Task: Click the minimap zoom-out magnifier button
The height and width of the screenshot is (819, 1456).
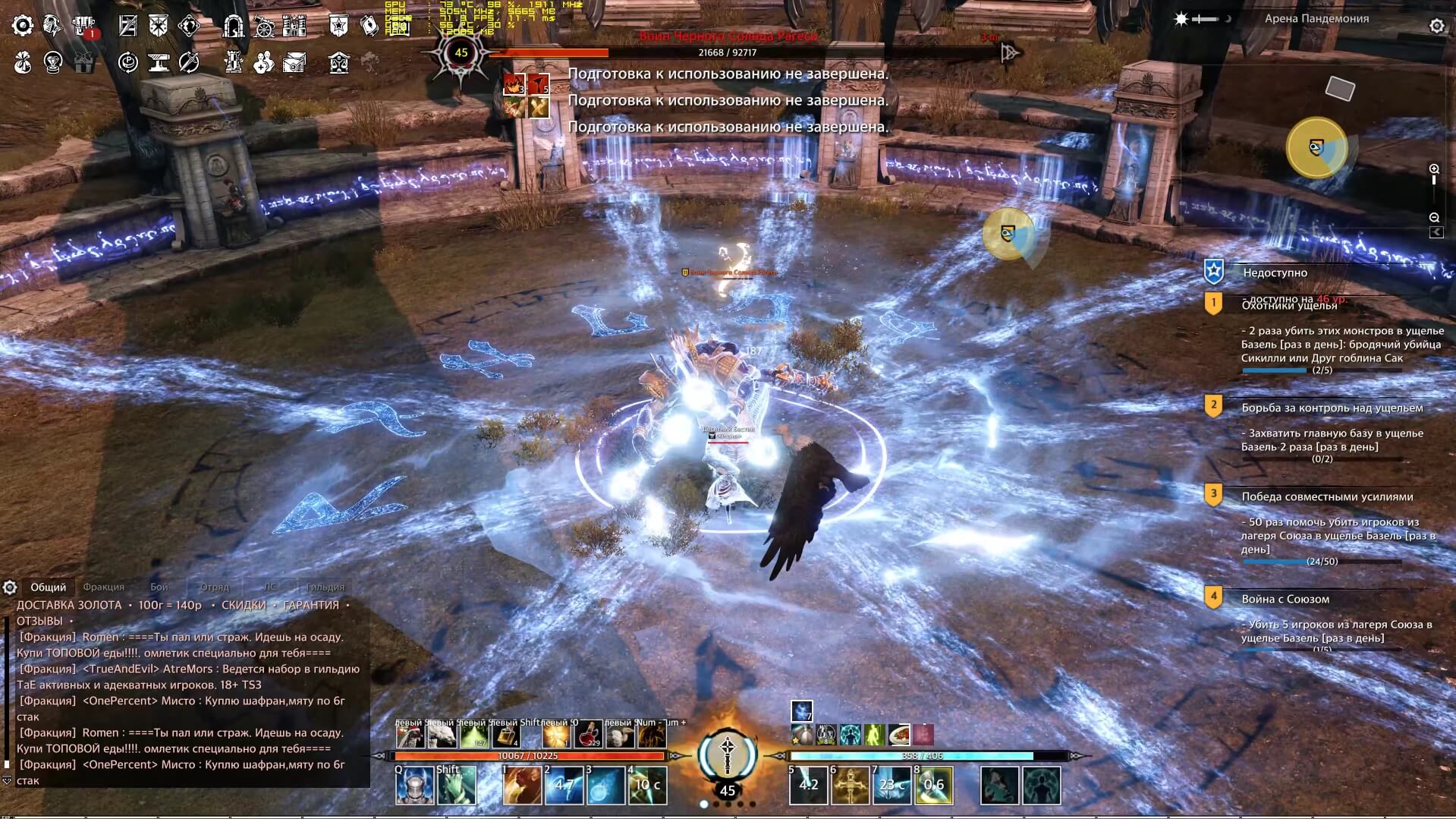Action: (1434, 218)
